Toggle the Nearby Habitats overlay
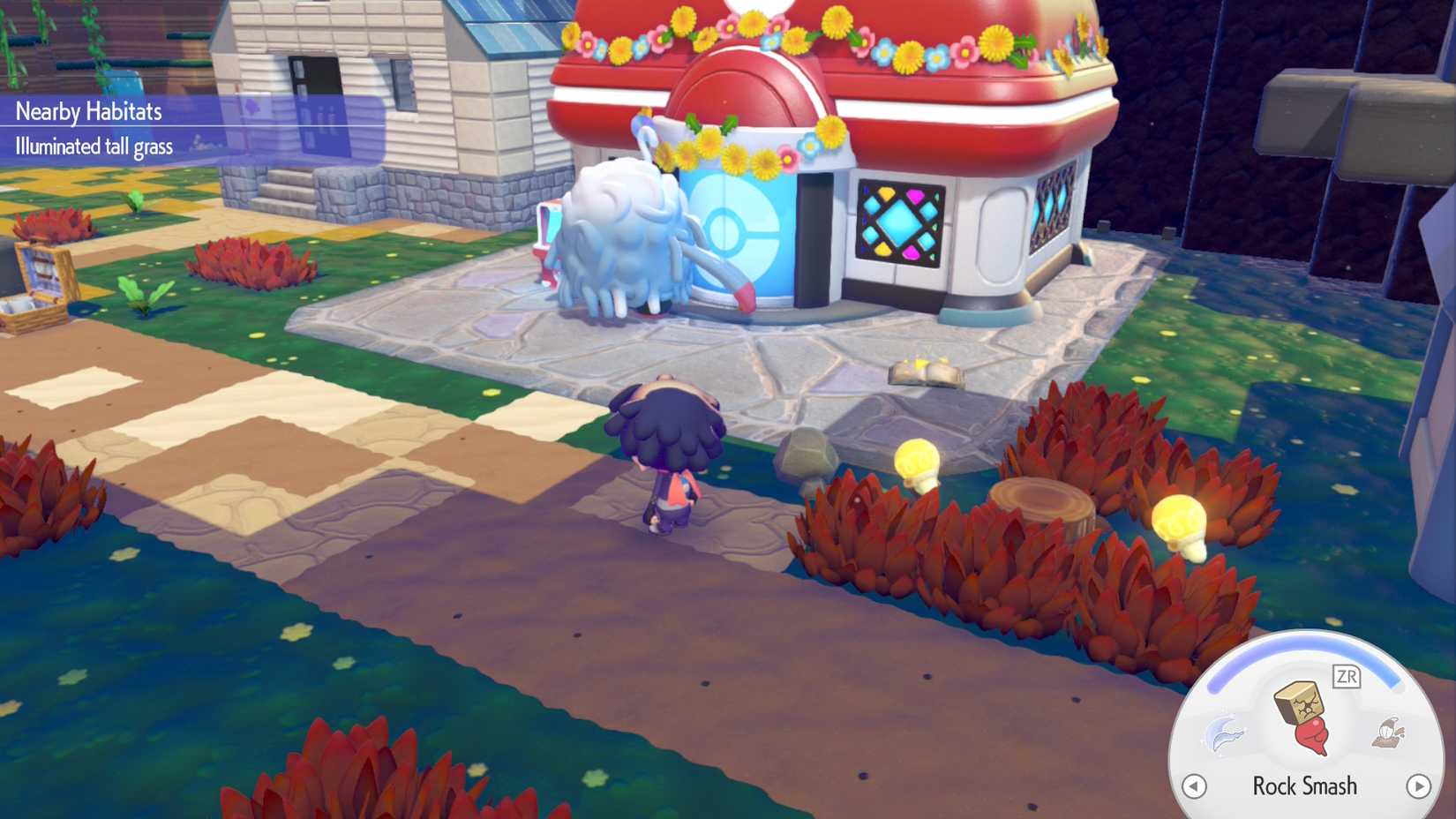This screenshot has width=1456, height=819. pos(88,112)
